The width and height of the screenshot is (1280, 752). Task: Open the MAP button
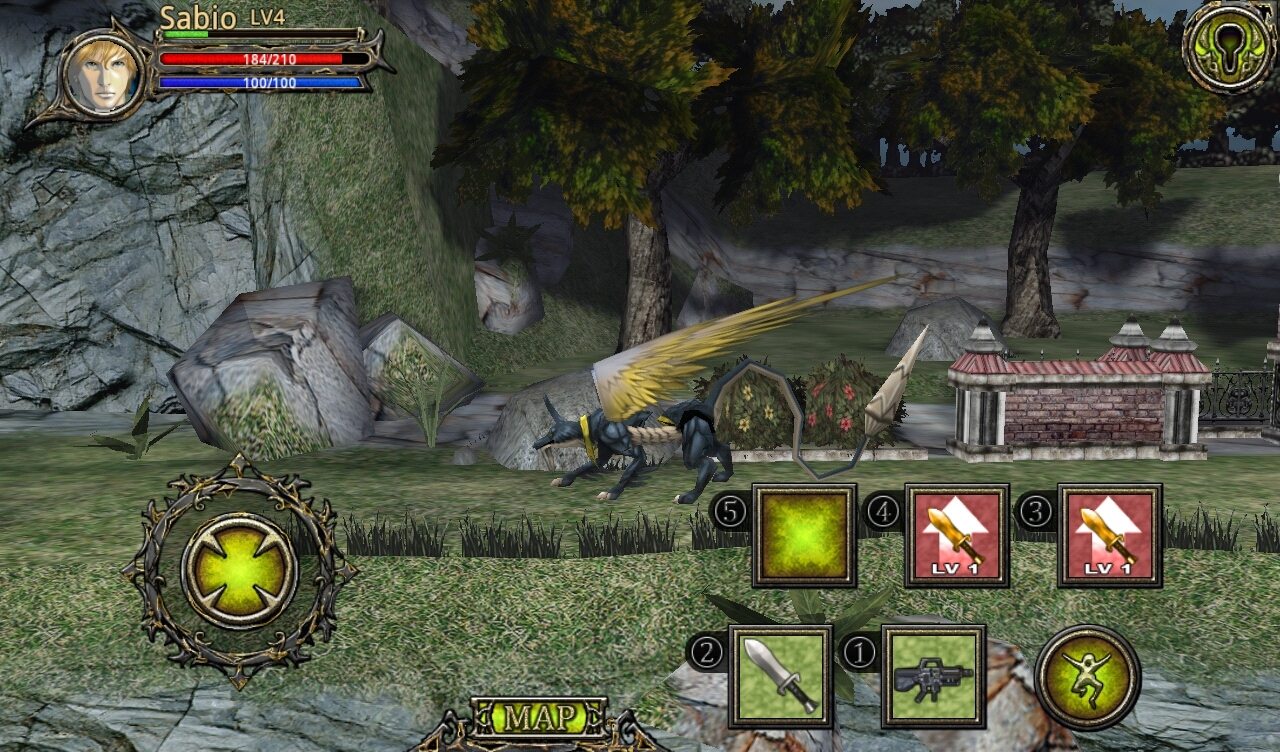[x=539, y=717]
